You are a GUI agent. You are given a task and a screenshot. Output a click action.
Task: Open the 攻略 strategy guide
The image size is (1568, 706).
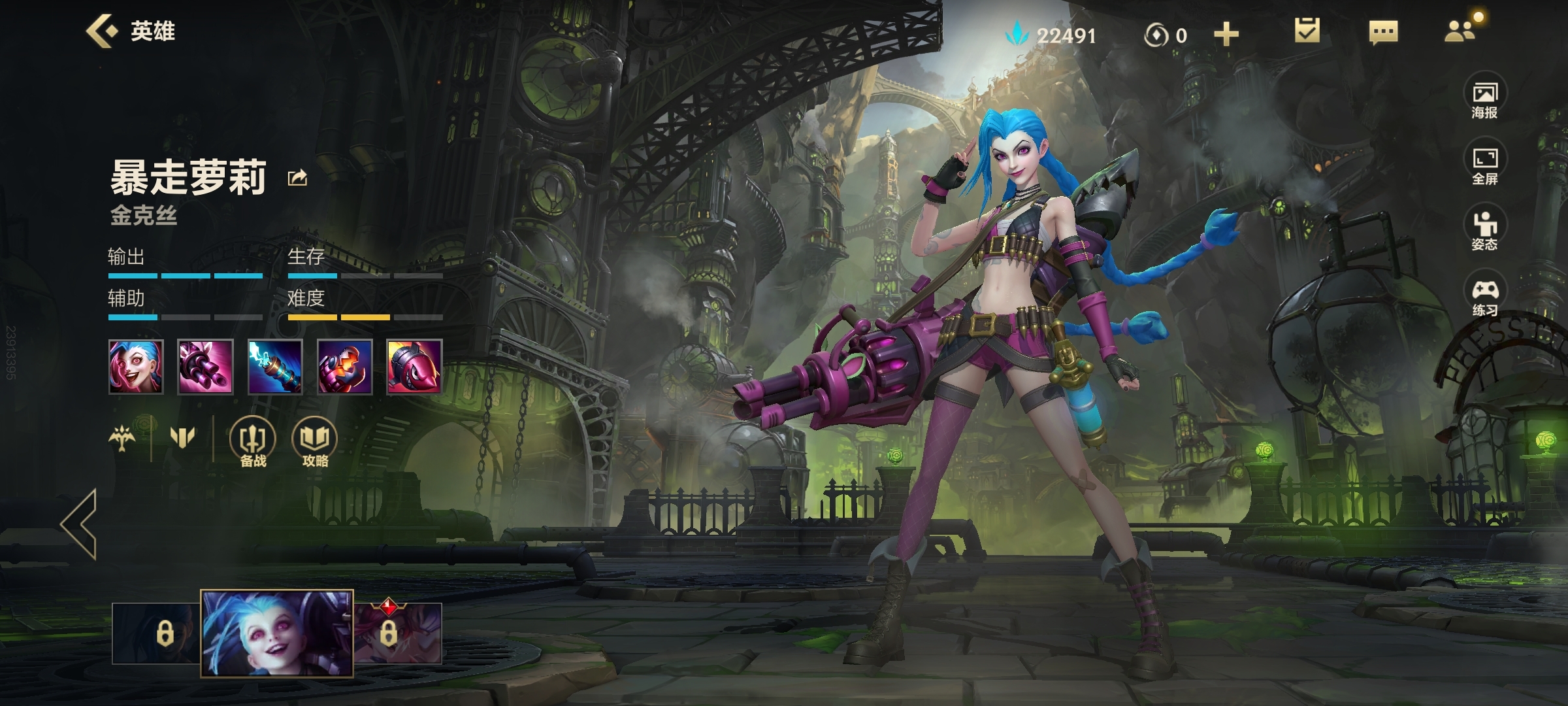point(315,444)
